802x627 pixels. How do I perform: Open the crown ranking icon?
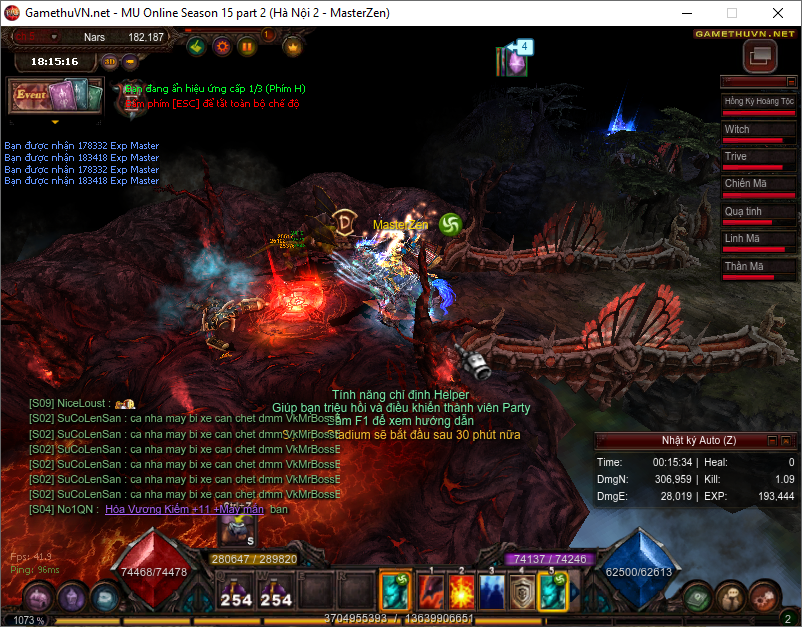point(293,46)
